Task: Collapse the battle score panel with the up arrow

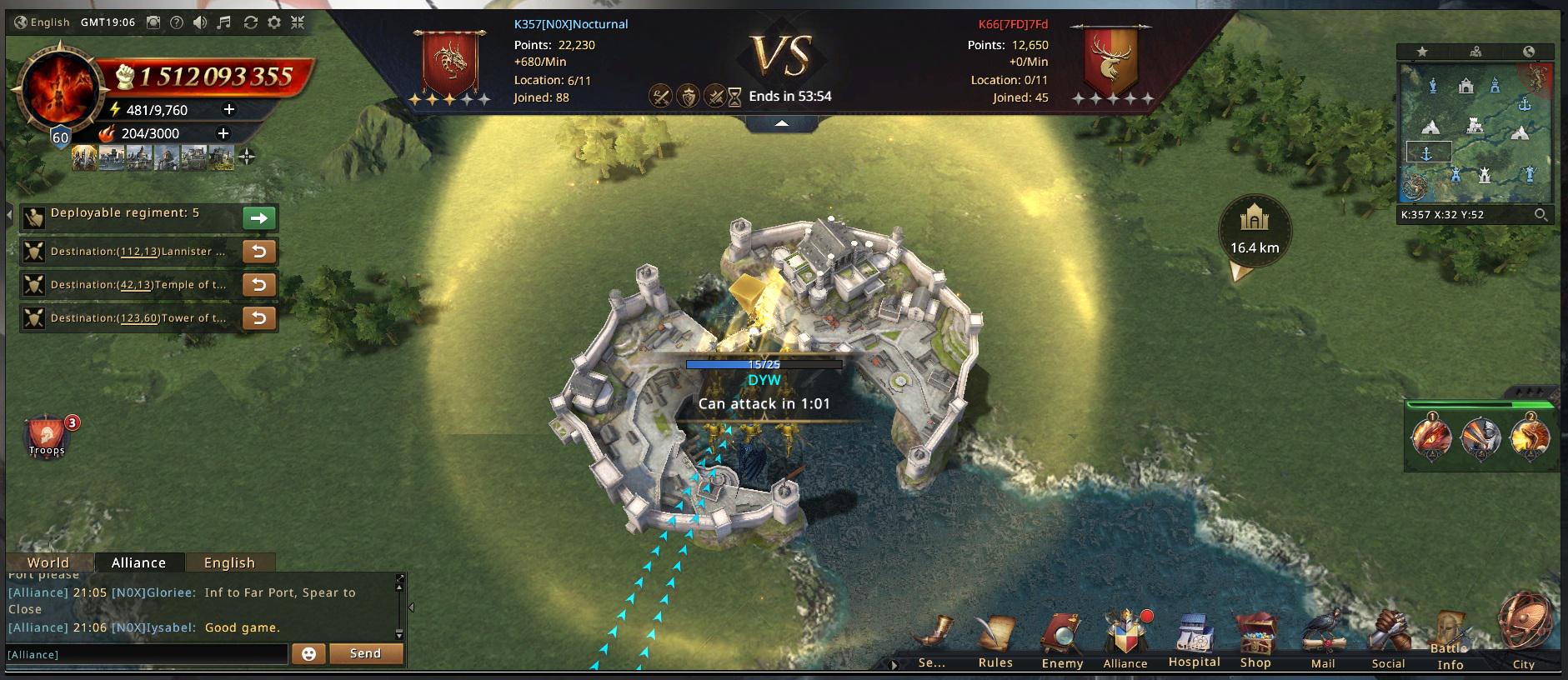Action: click(782, 123)
